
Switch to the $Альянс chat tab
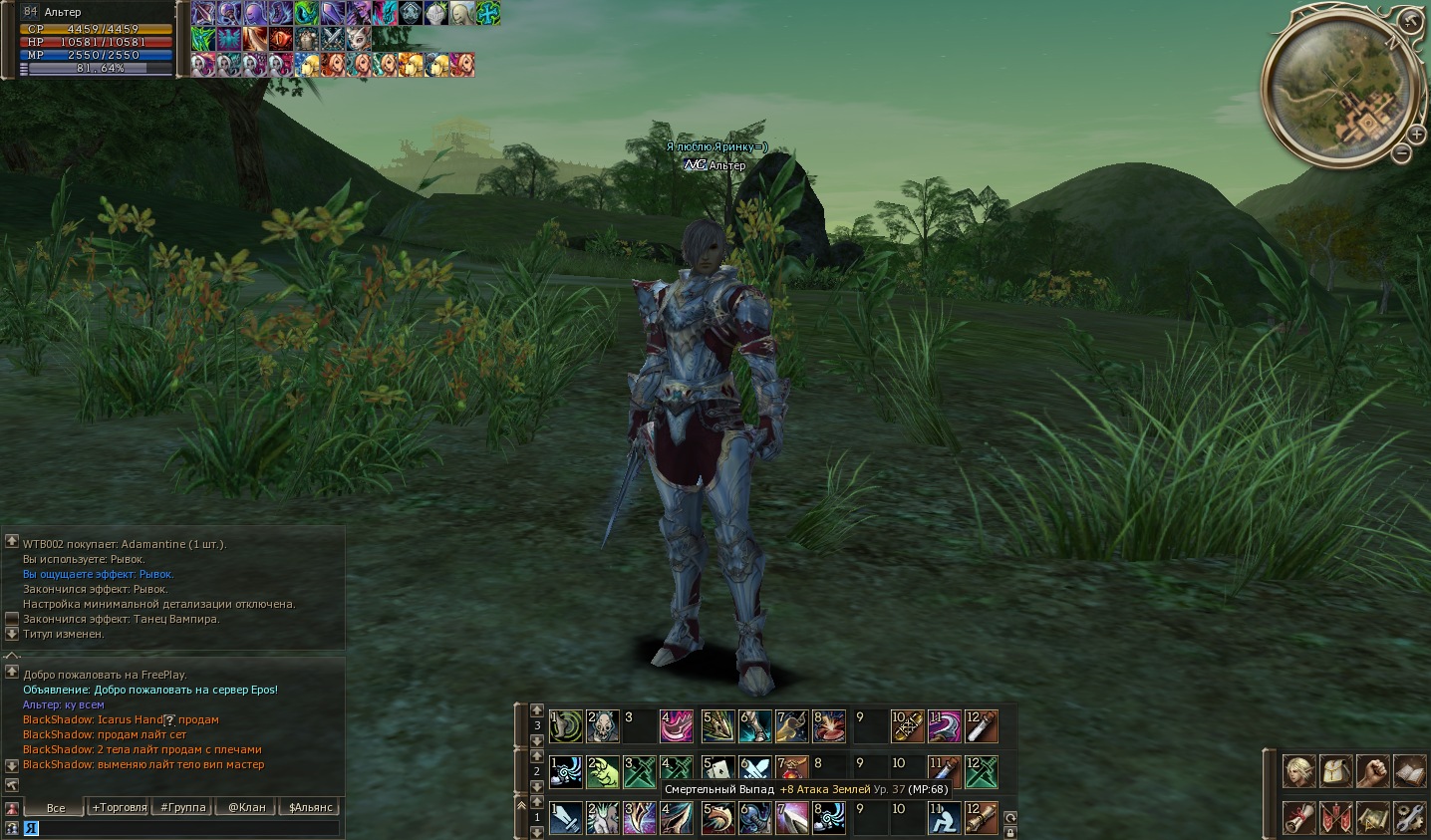coord(311,807)
